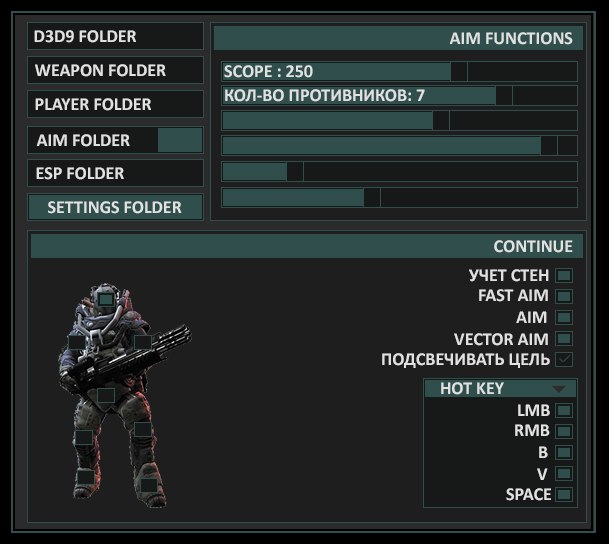Toggle the B hotkey checkbox

coord(564,452)
